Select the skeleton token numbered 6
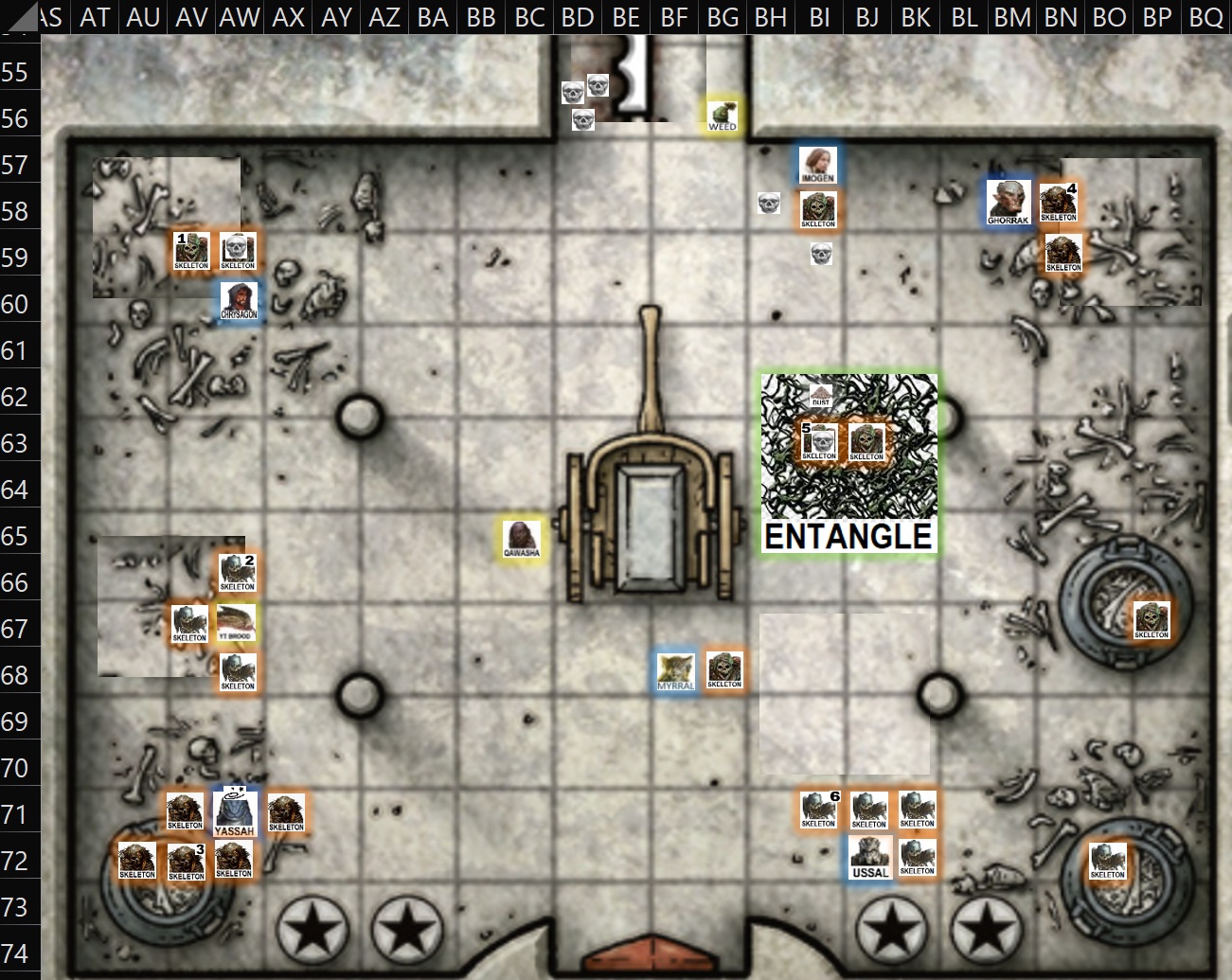This screenshot has height=980, width=1232. pyautogui.click(x=819, y=810)
